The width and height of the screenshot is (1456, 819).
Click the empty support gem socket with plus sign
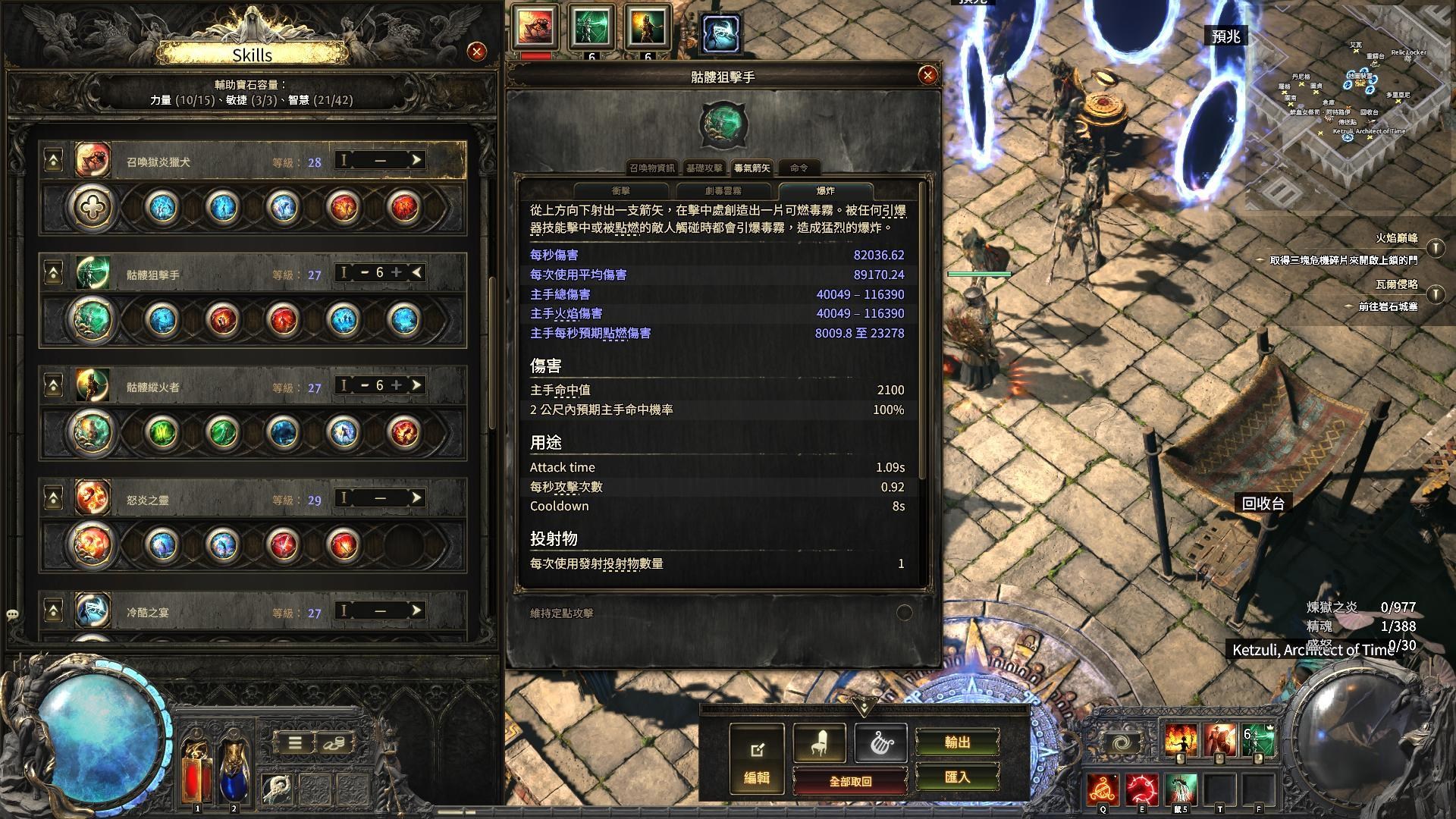click(x=91, y=206)
